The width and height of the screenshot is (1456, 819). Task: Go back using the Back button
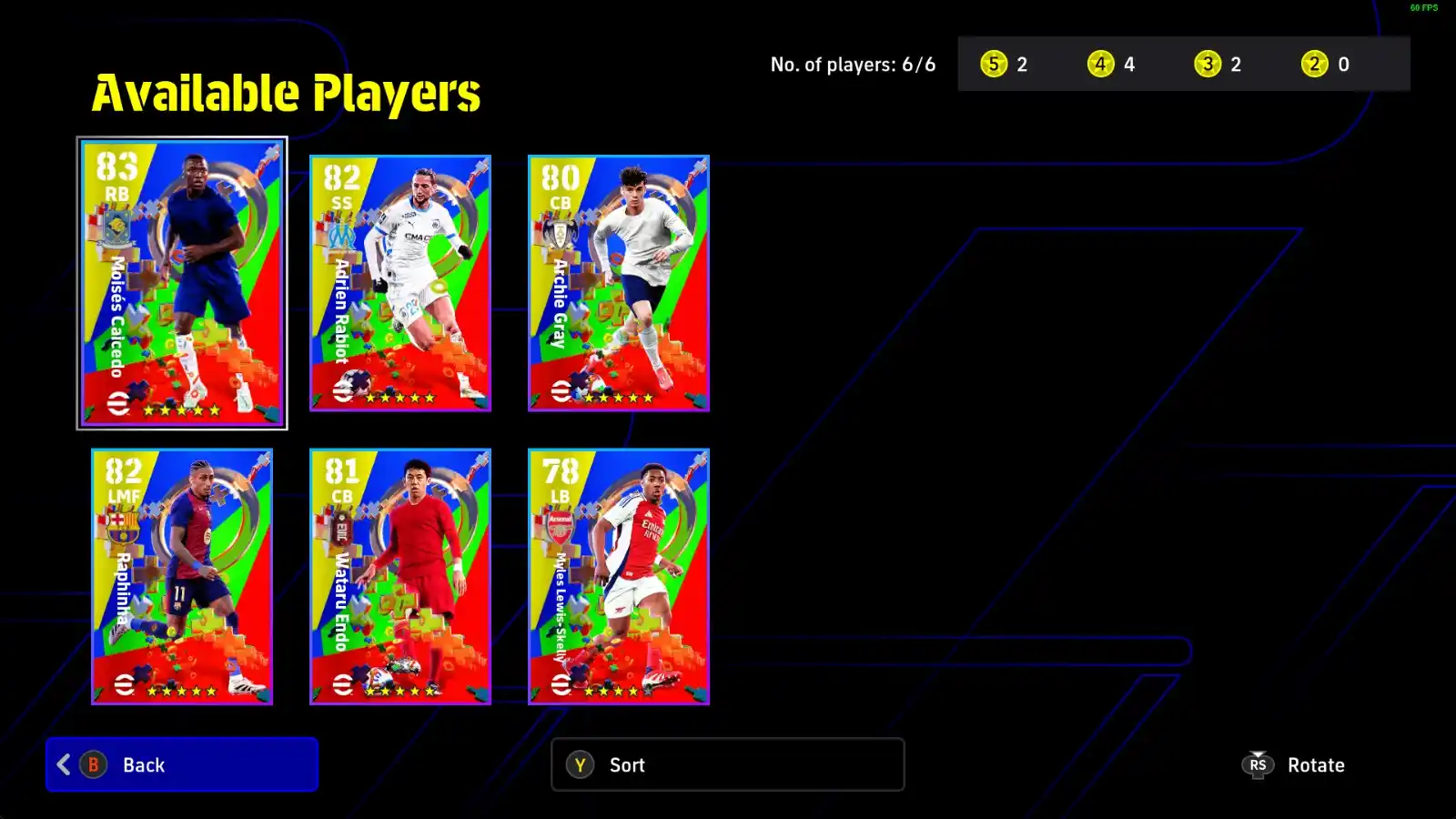tap(182, 764)
